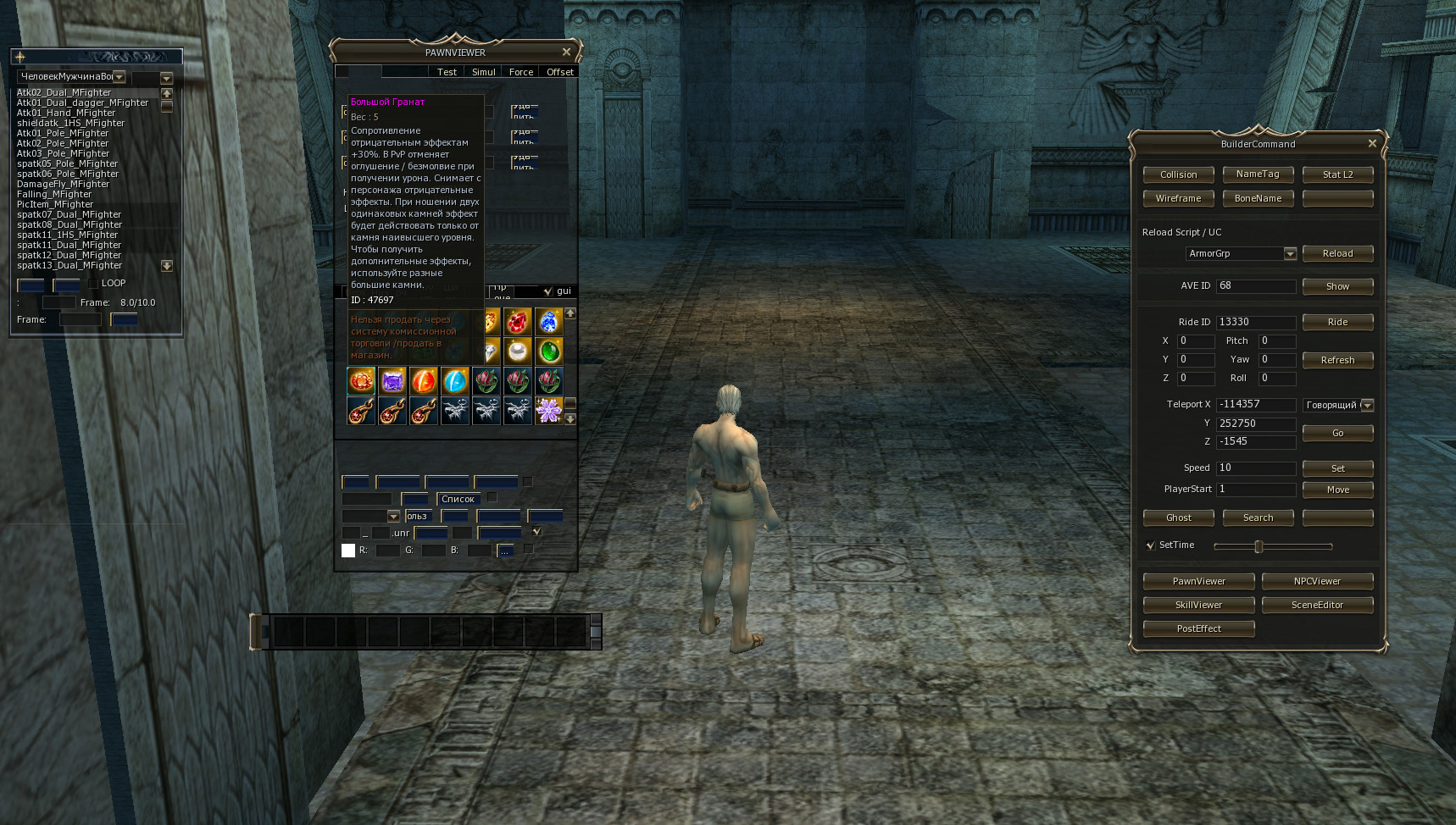This screenshot has height=825, width=1456.
Task: Open the SkillViewer tool
Action: point(1198,605)
